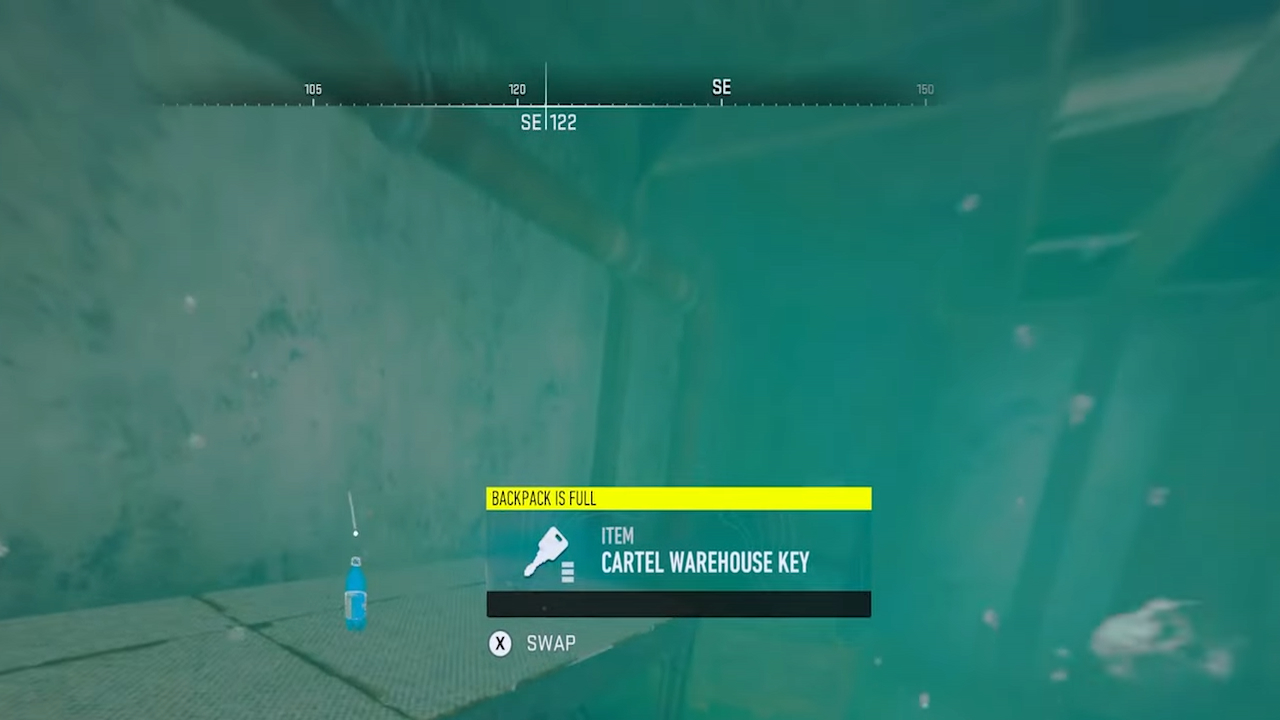Click the SE marker on the compass
The width and height of the screenshot is (1280, 720).
[721, 88]
